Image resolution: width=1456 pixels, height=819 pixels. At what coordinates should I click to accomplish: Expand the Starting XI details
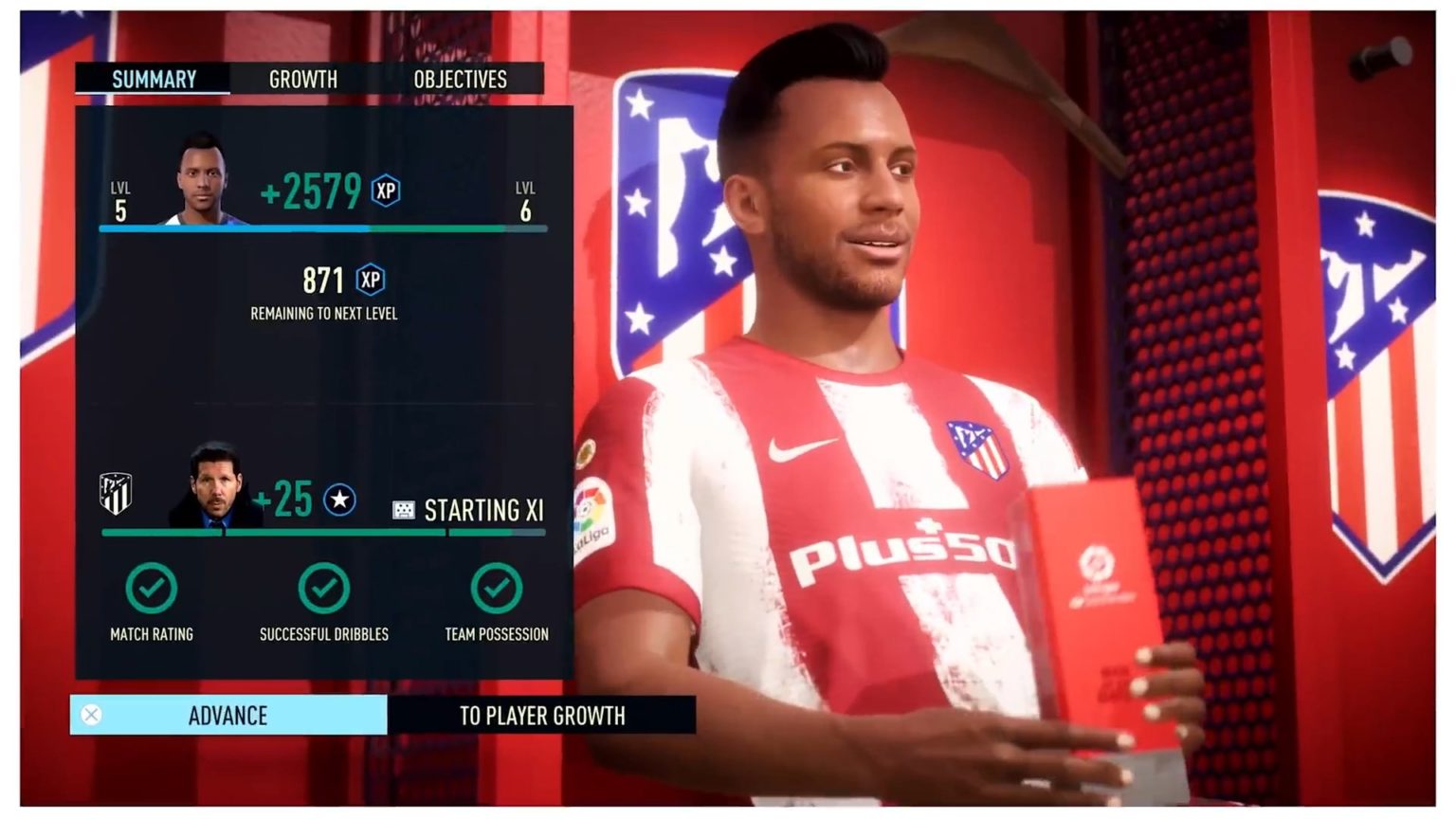point(483,512)
